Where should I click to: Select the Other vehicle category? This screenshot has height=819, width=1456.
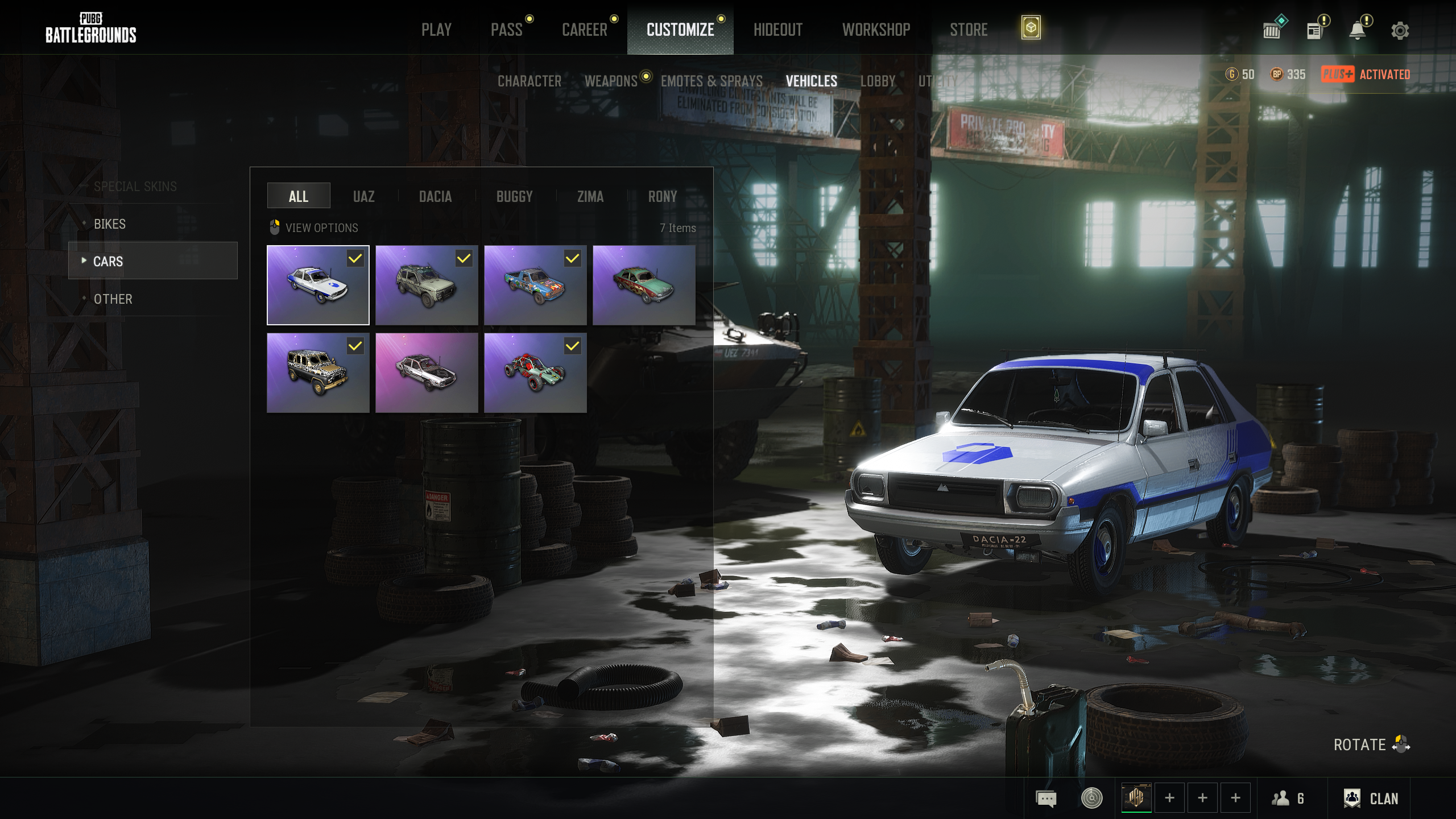(x=113, y=299)
